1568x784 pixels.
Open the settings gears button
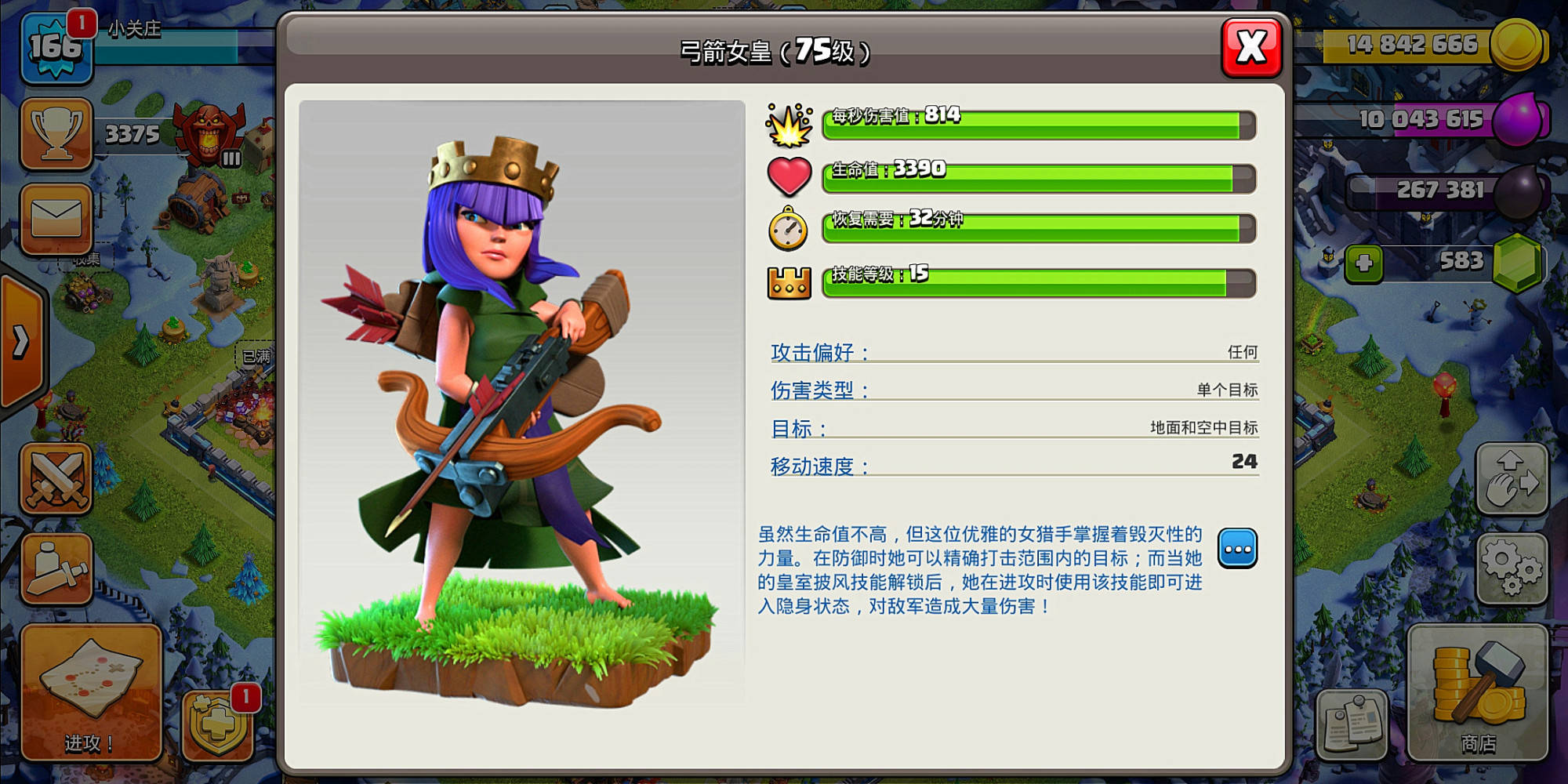point(1511,568)
